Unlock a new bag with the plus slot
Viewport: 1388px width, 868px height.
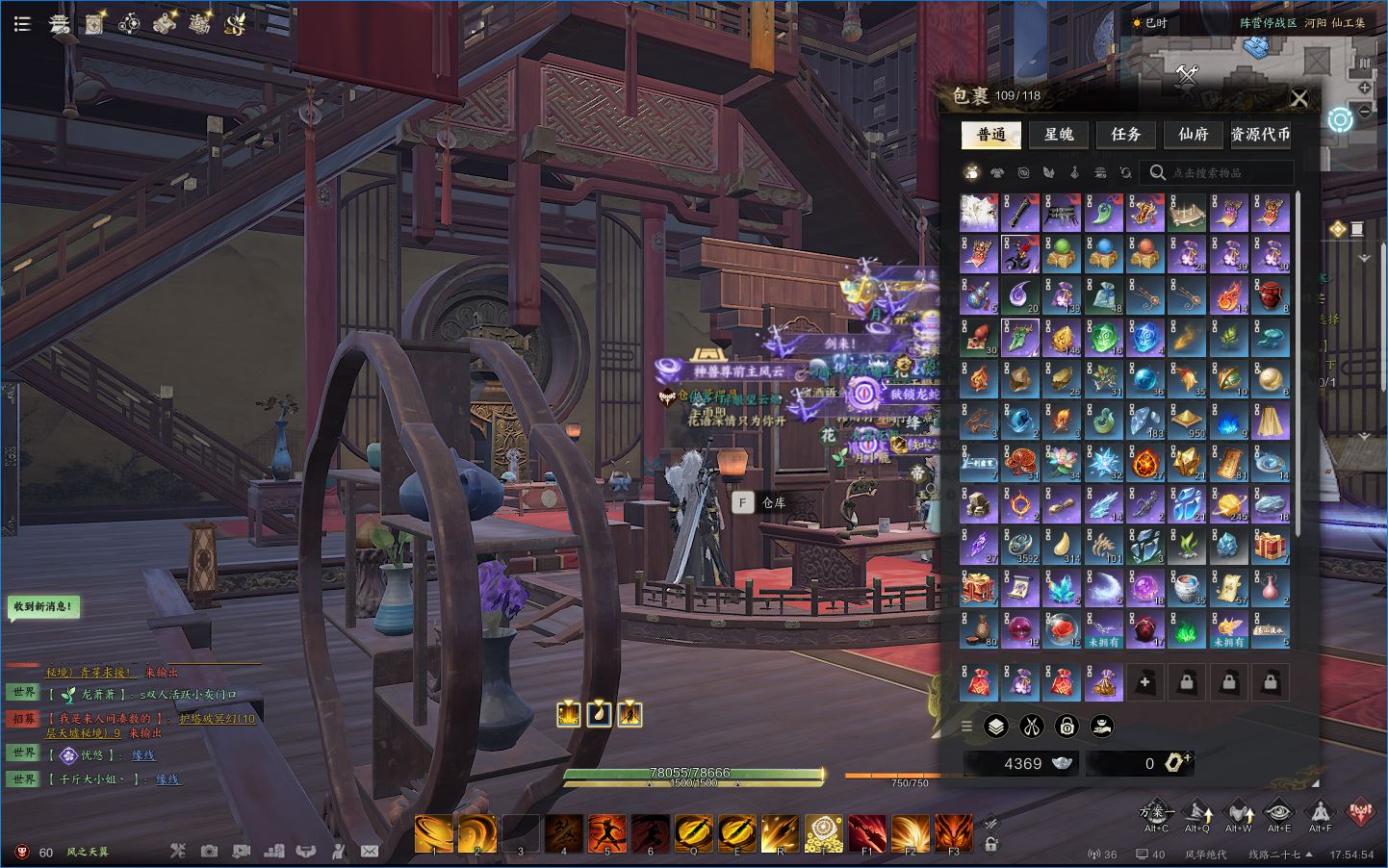point(1145,682)
